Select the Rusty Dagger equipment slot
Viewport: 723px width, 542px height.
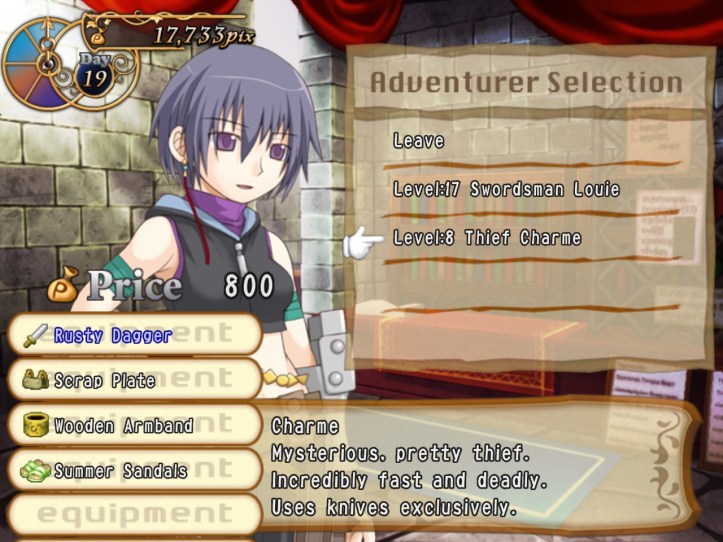click(134, 335)
